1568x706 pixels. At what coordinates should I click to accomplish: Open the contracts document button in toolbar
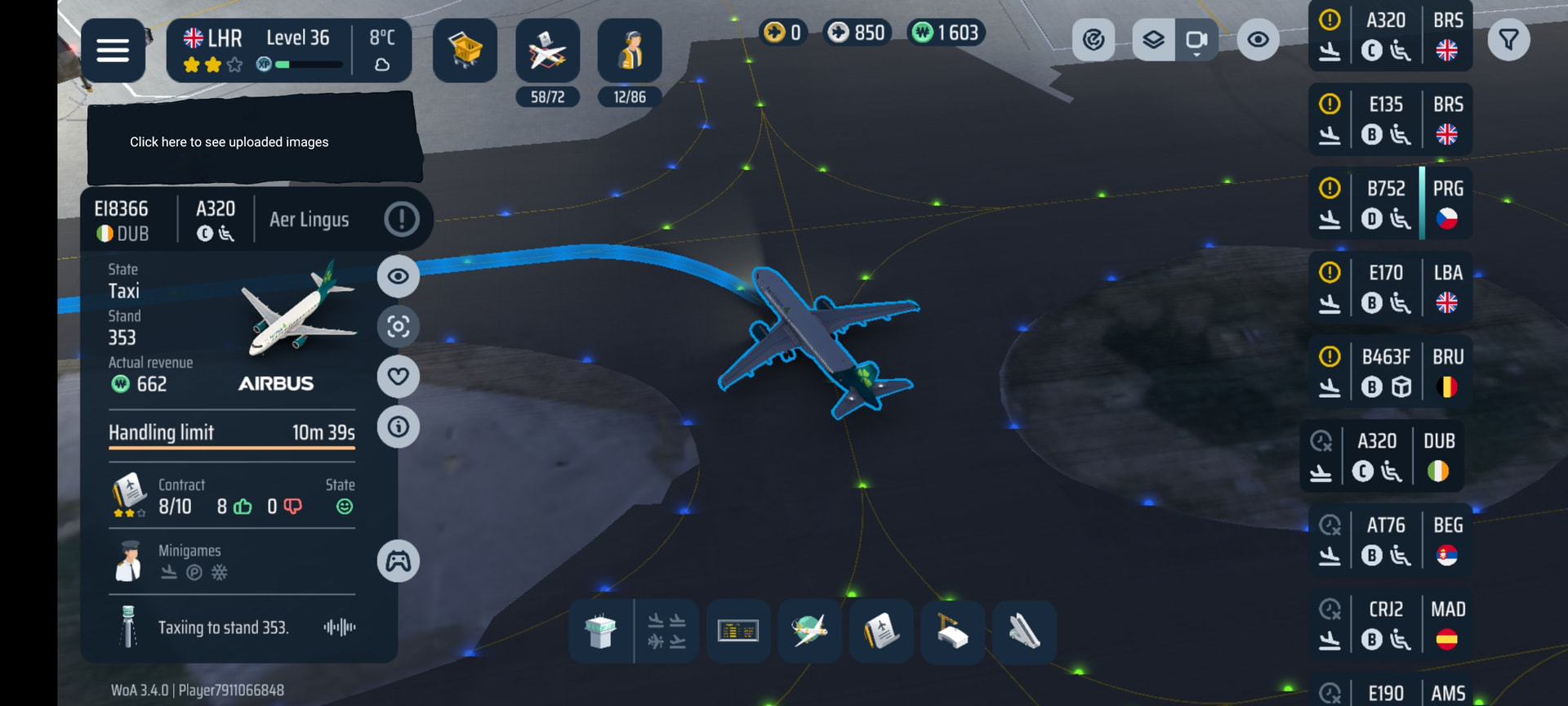click(881, 632)
